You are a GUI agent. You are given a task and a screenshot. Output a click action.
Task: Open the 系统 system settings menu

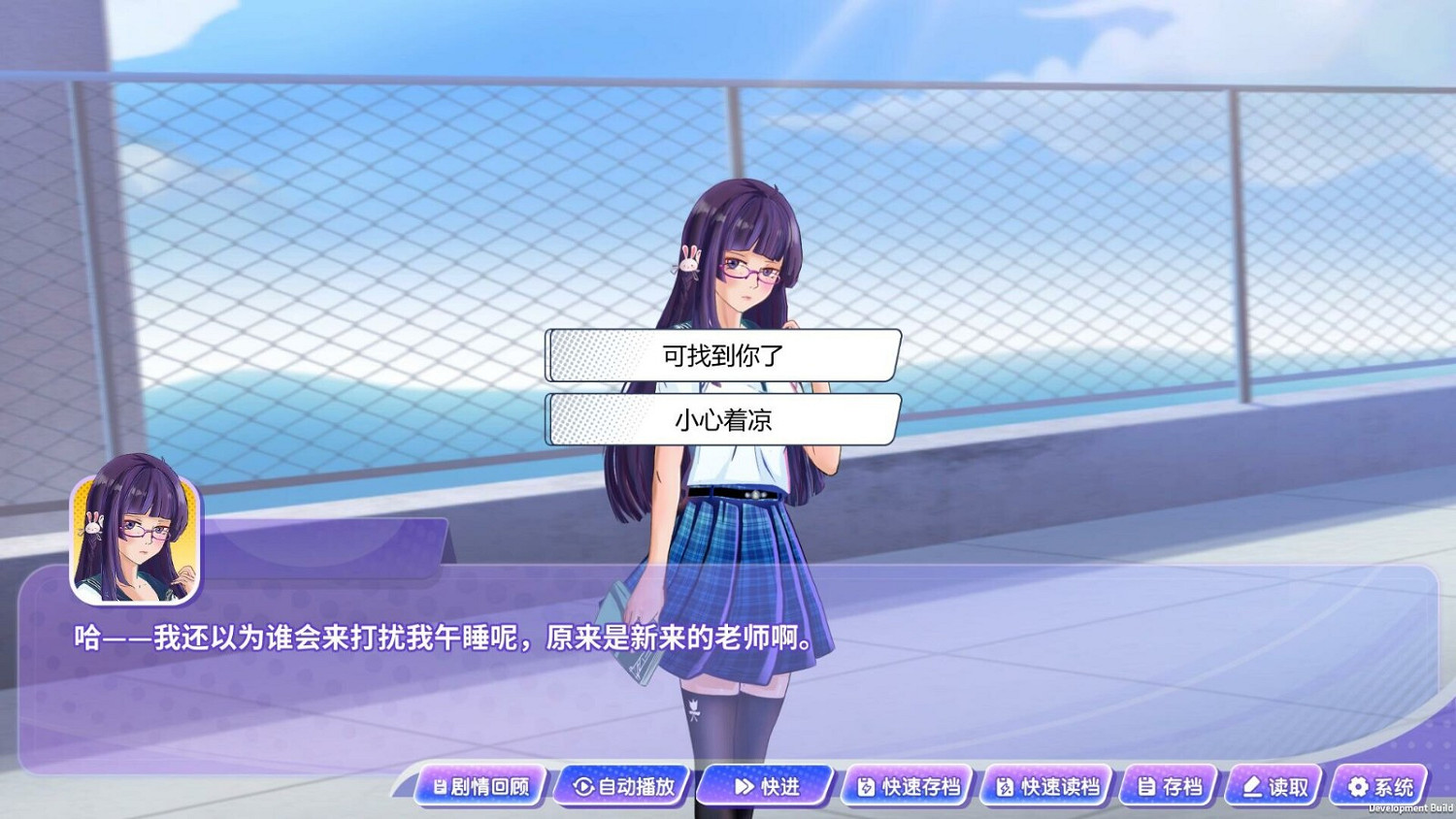(x=1378, y=787)
